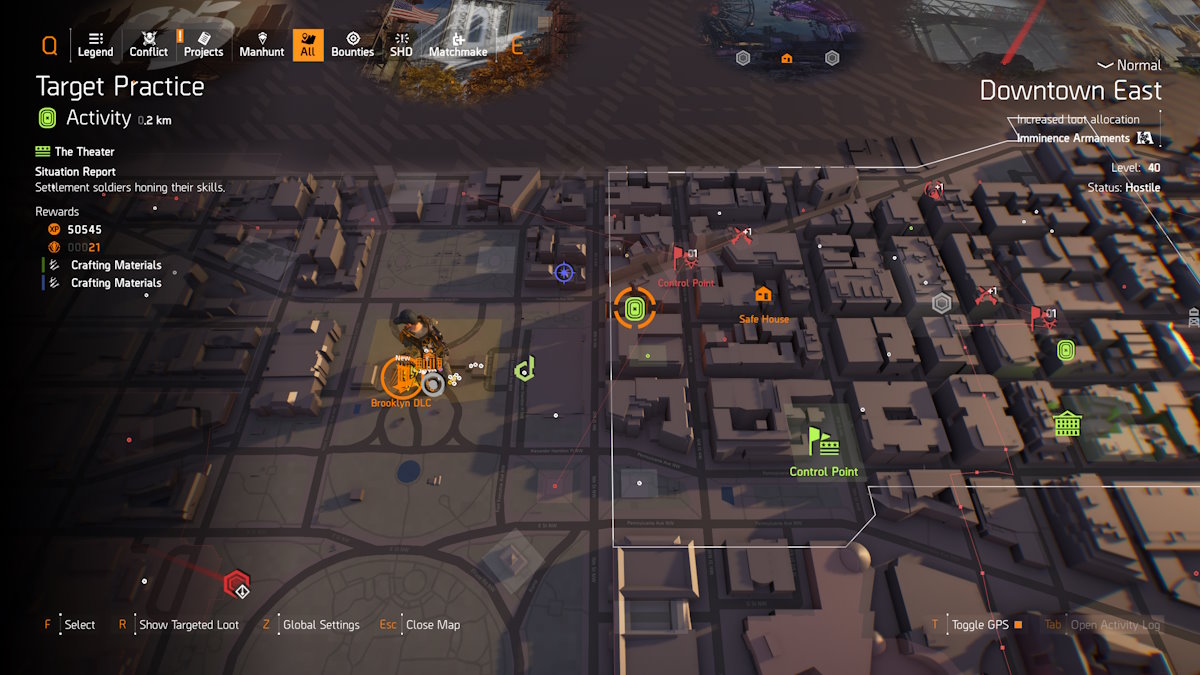This screenshot has width=1200, height=675.
Task: Select the green building landmark marker
Action: coord(1067,423)
